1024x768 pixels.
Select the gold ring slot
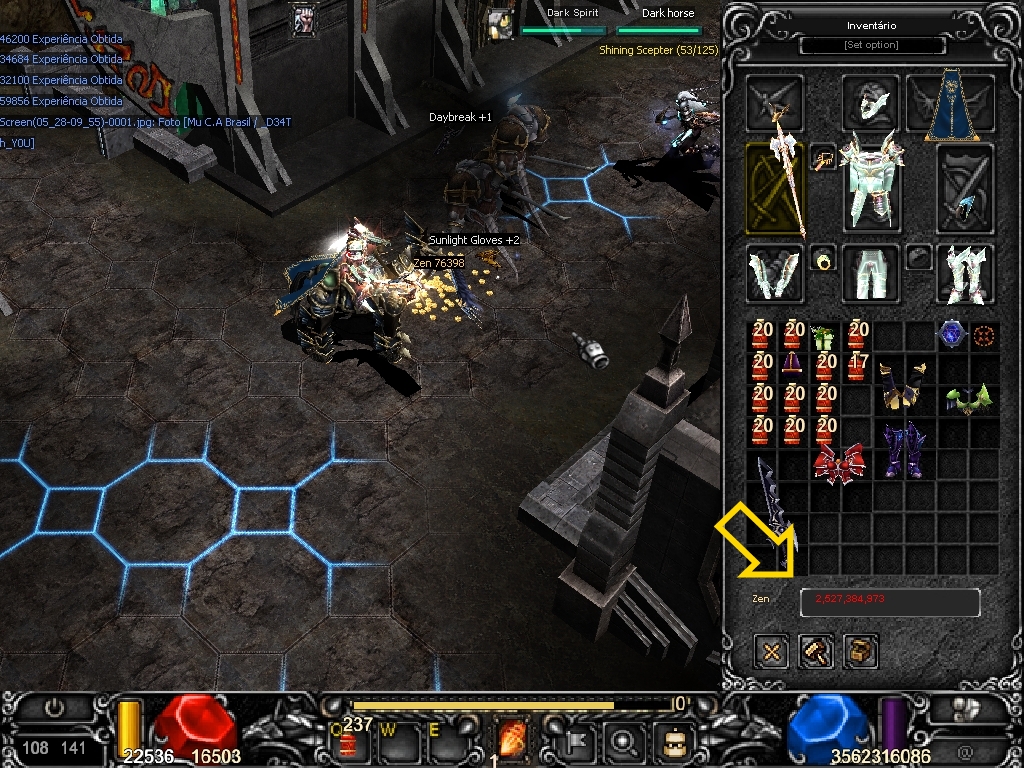coord(822,258)
